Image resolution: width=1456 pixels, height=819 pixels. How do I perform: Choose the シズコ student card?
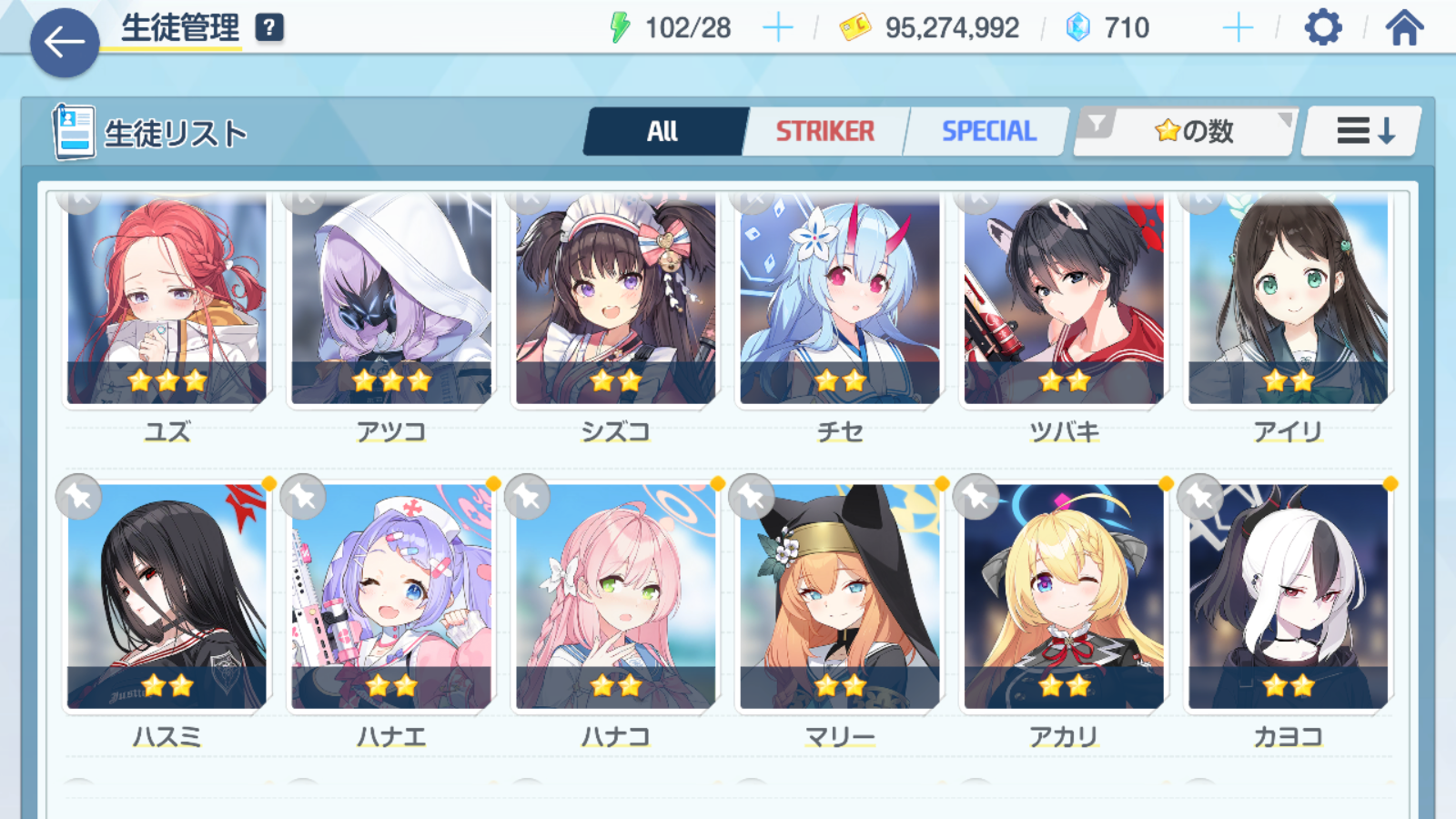click(x=616, y=300)
